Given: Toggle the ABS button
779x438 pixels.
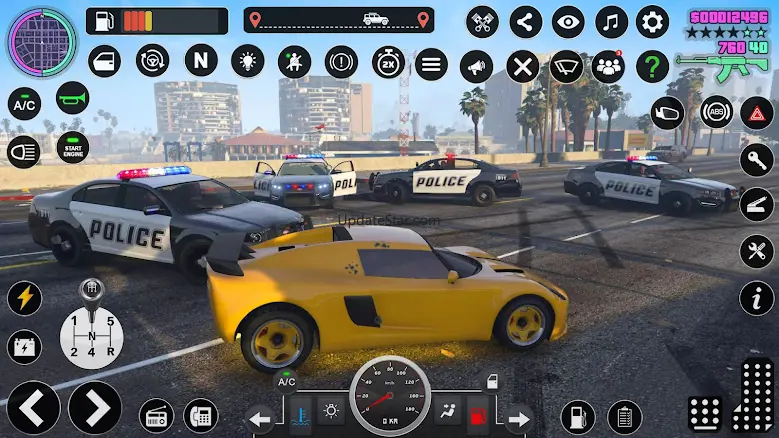Looking at the screenshot, I should pyautogui.click(x=716, y=112).
